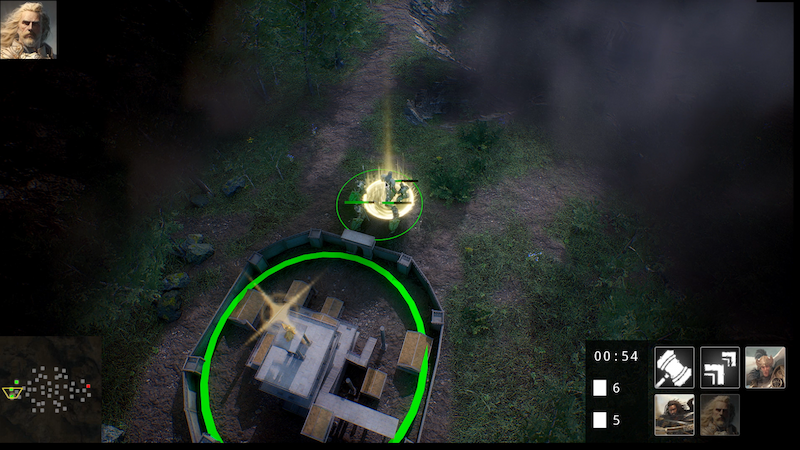Select the hero portrait in the top-left corner
This screenshot has height=450, width=800.
pos(28,30)
